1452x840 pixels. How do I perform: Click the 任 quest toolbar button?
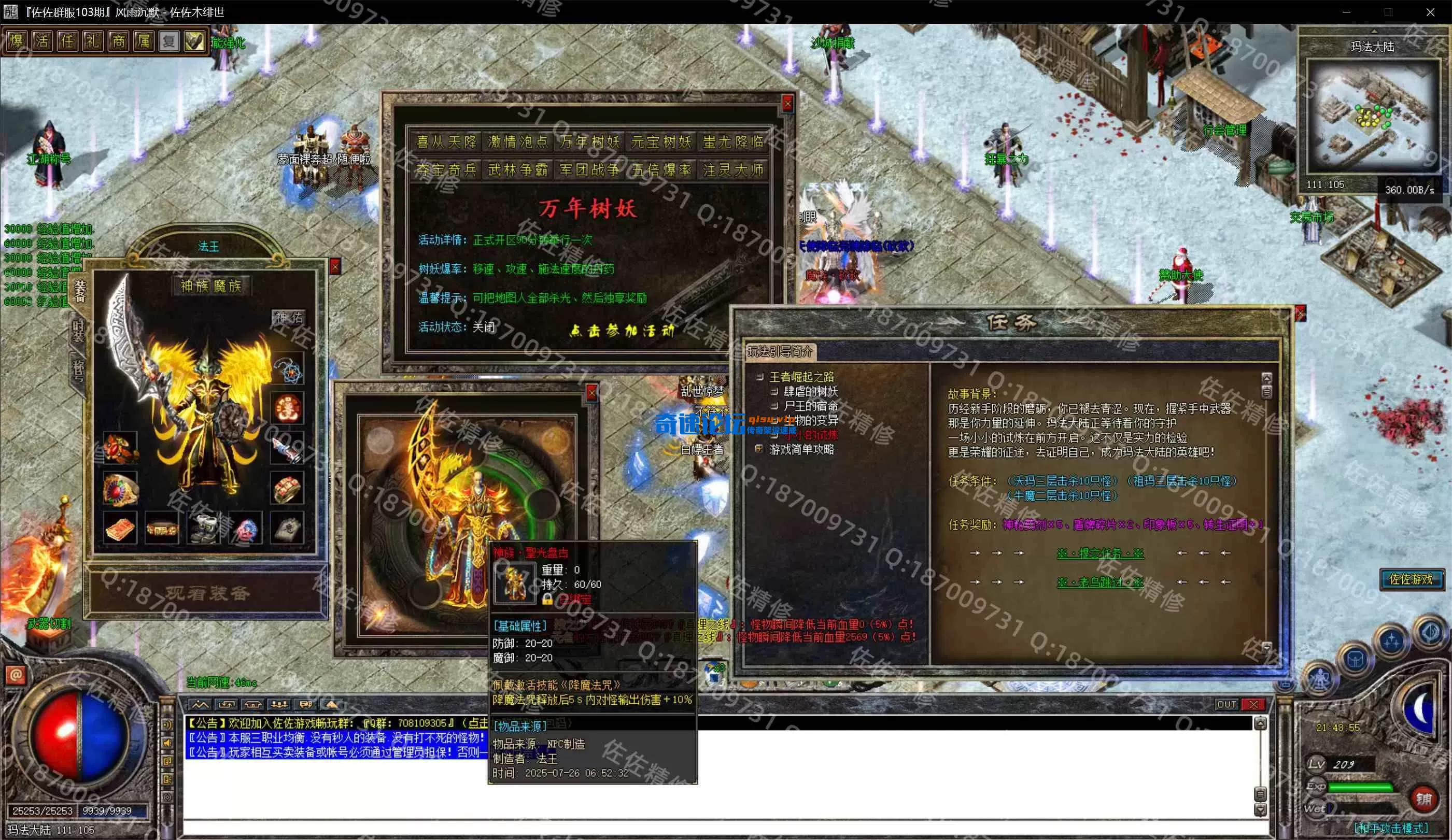click(x=67, y=41)
